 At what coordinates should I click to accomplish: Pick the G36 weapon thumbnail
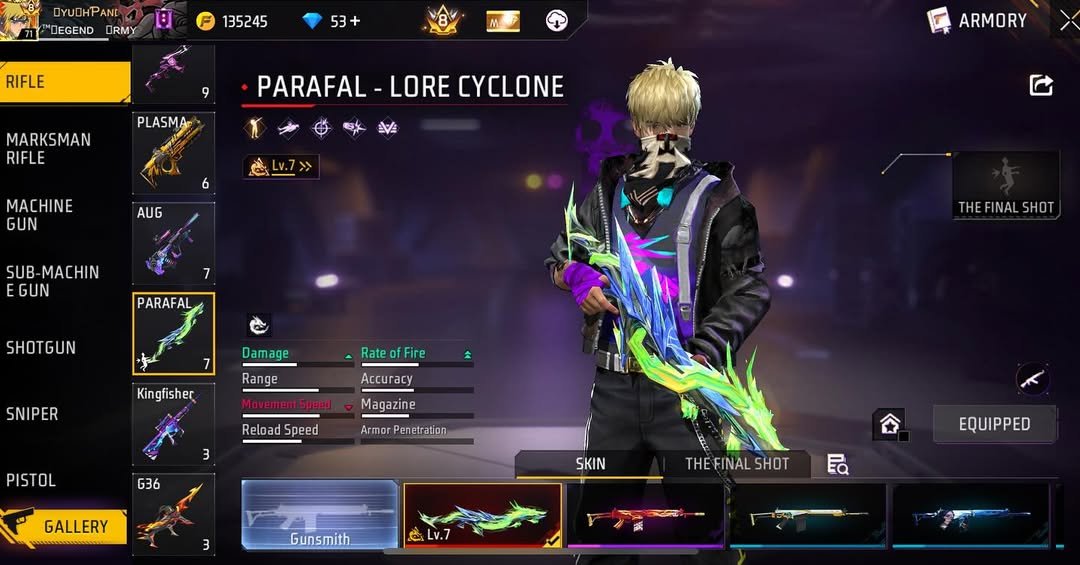174,514
